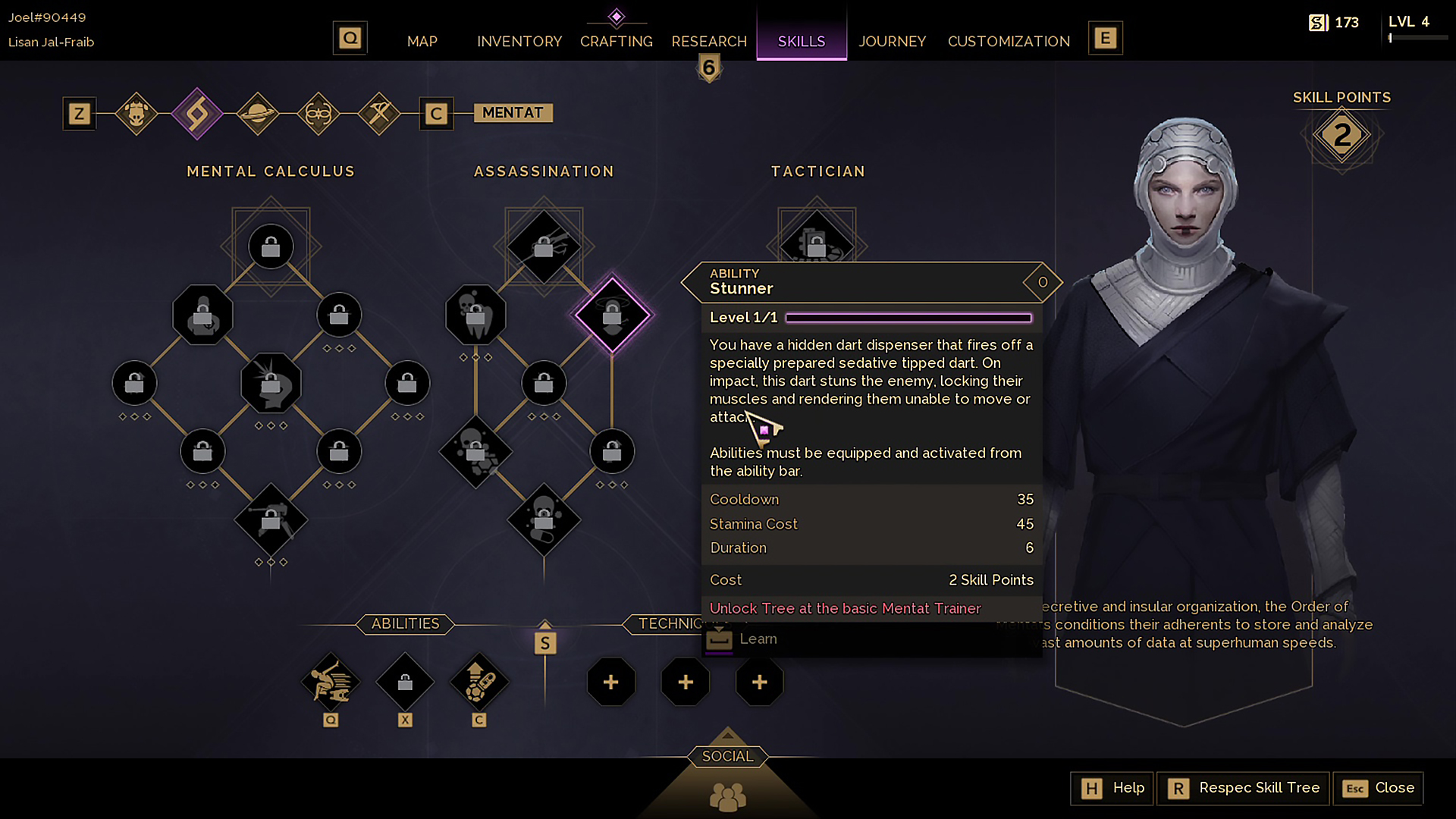The height and width of the screenshot is (819, 1456).
Task: Select the top Tactician locked skill node
Action: (x=817, y=241)
